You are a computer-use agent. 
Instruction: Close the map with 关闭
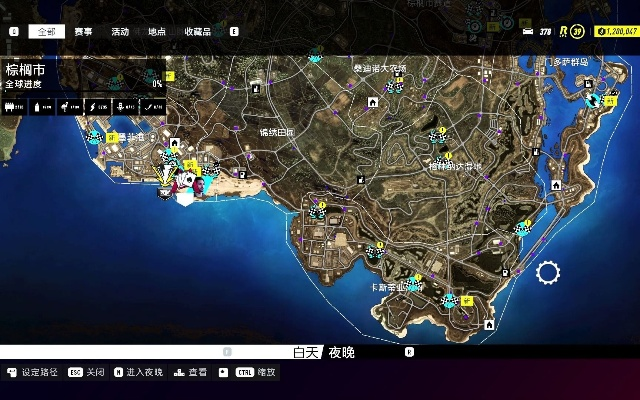86,372
